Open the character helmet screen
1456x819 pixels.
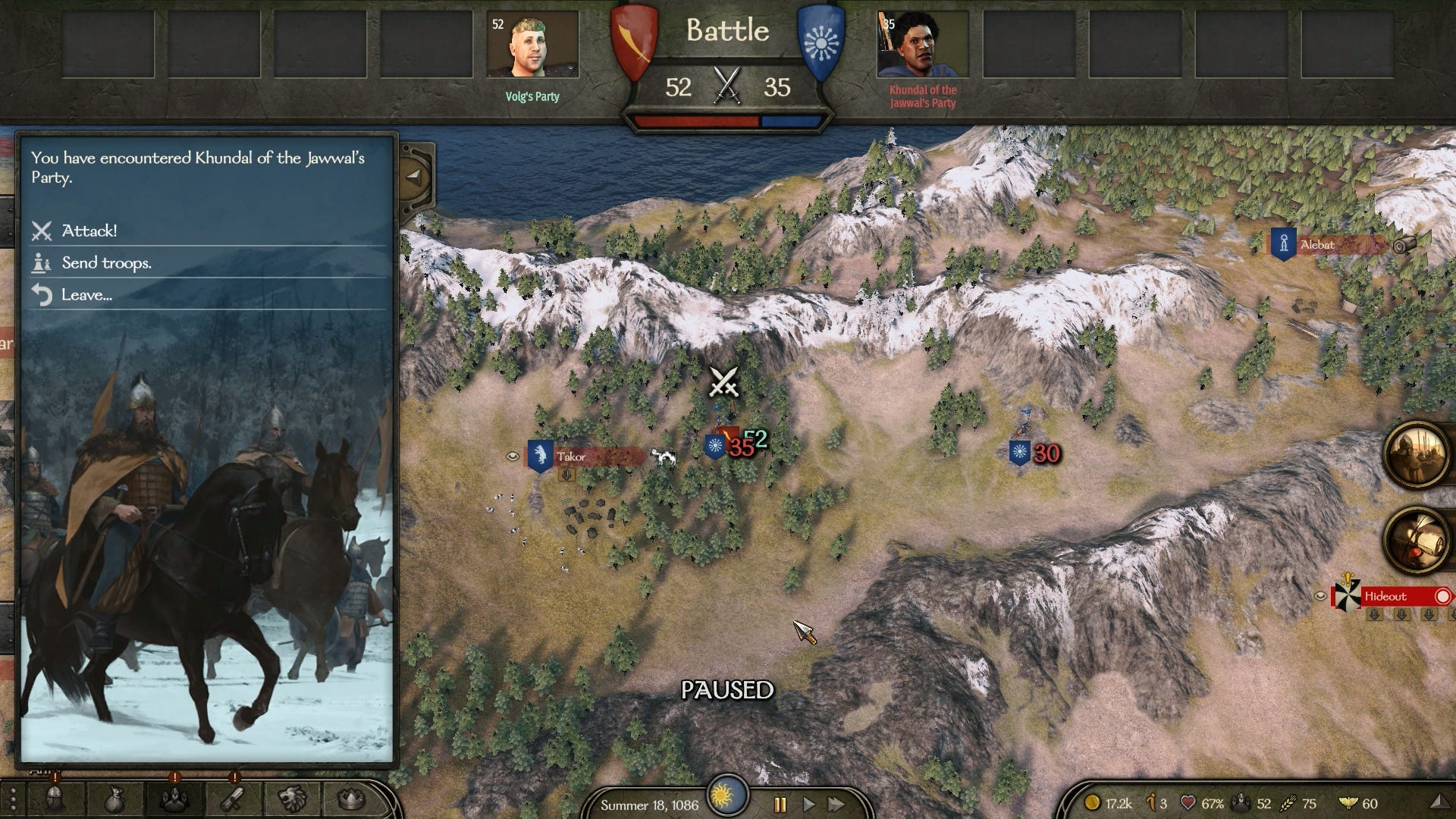pos(55,799)
